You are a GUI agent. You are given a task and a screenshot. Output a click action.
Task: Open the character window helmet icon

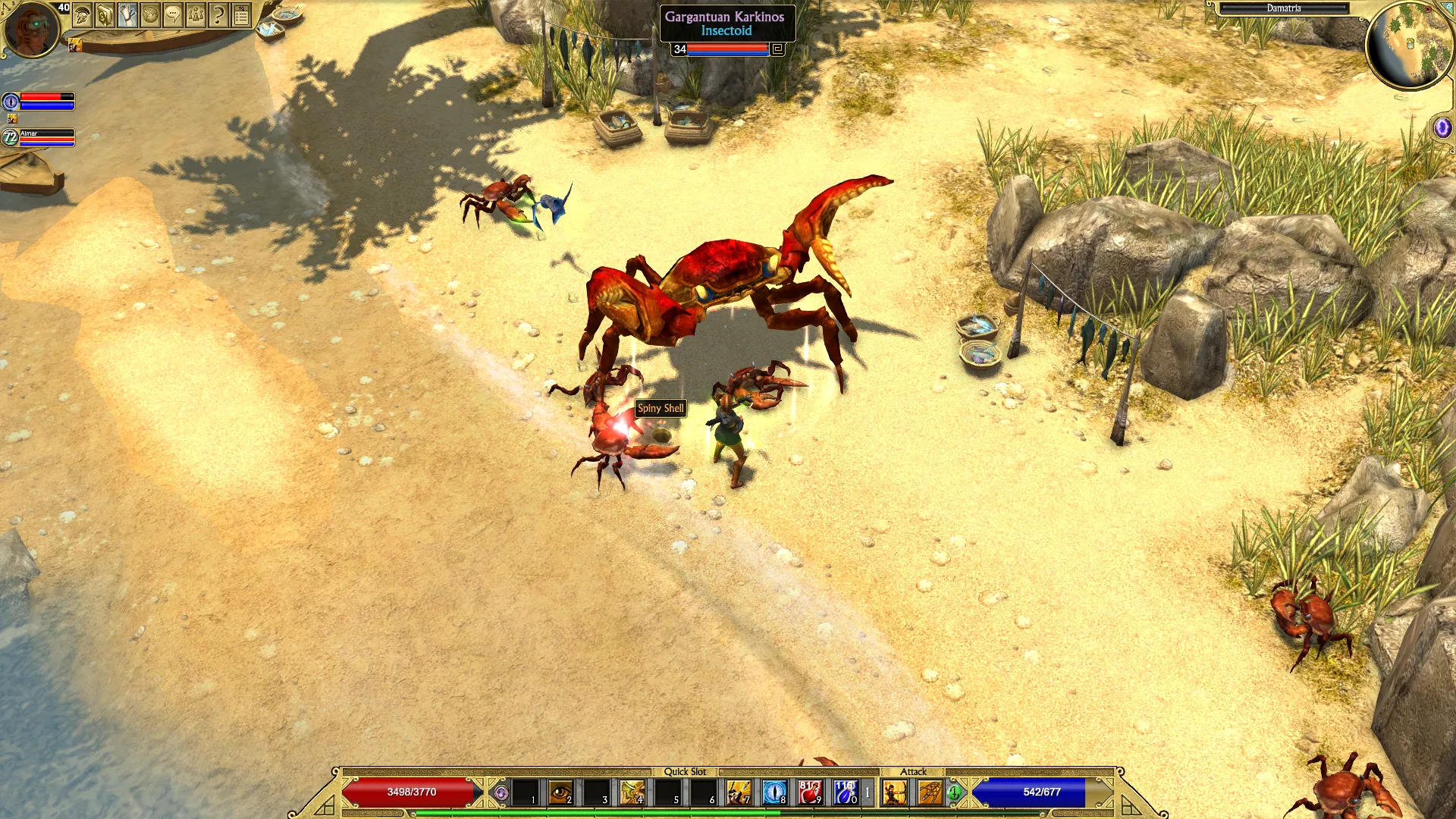click(83, 15)
